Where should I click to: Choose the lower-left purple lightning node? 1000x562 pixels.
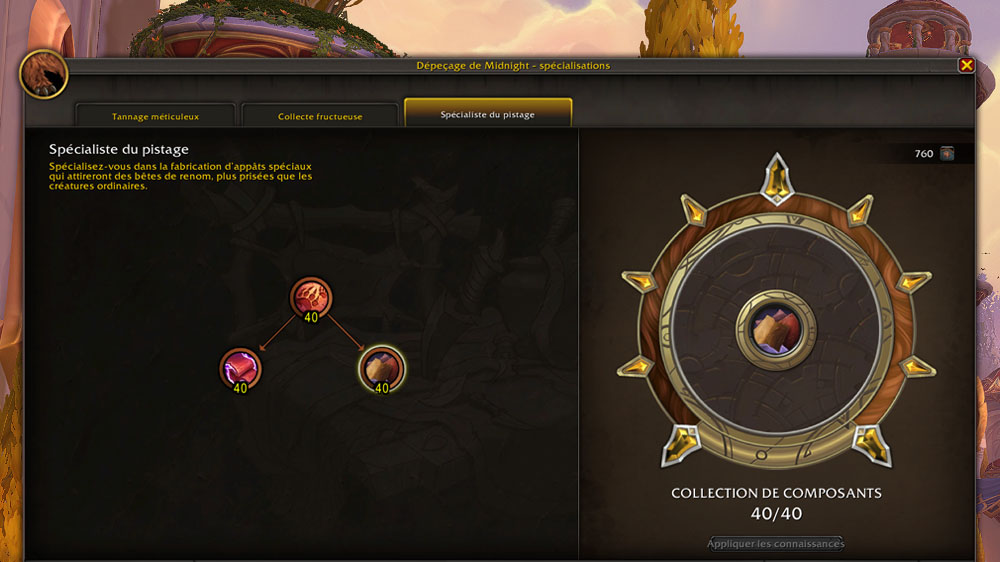click(240, 367)
